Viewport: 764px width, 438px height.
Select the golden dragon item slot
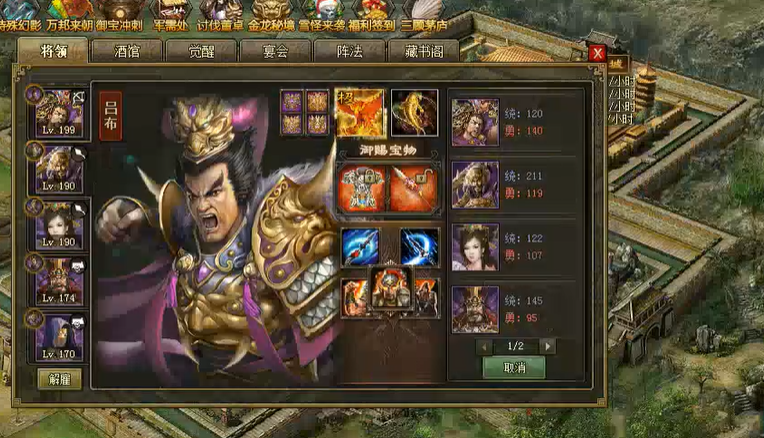pos(414,111)
